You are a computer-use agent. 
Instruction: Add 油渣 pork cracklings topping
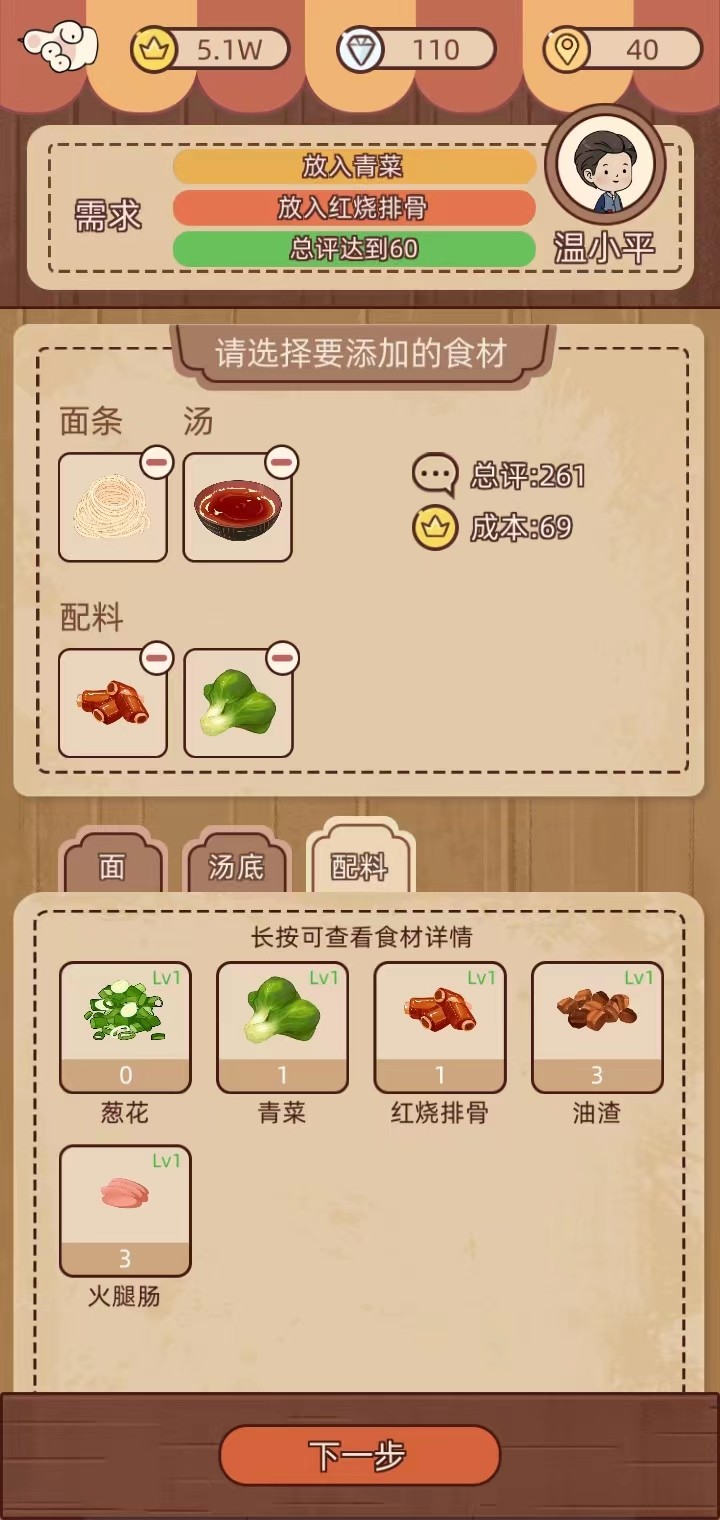click(x=597, y=1026)
